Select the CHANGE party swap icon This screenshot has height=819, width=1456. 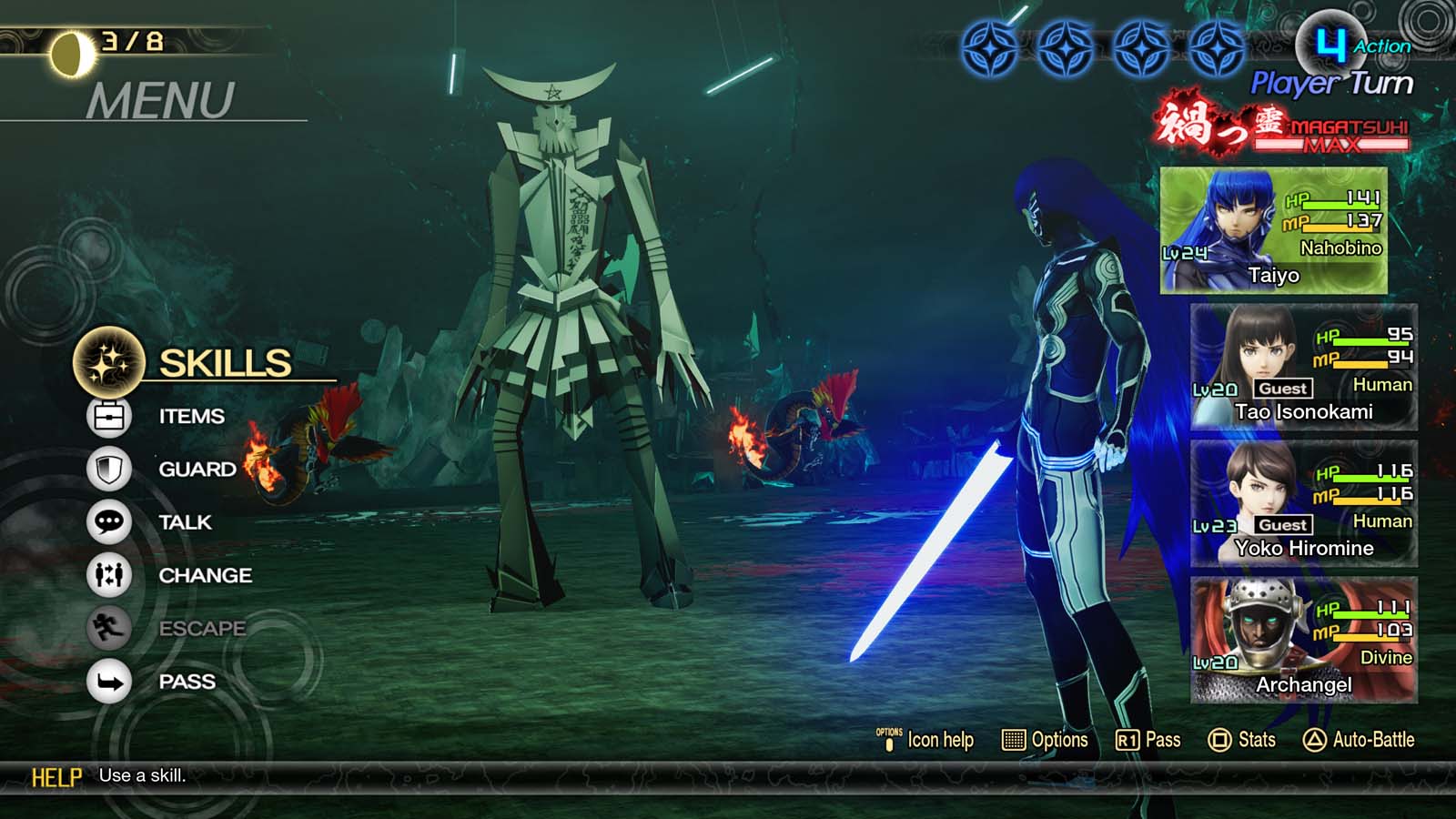[106, 575]
